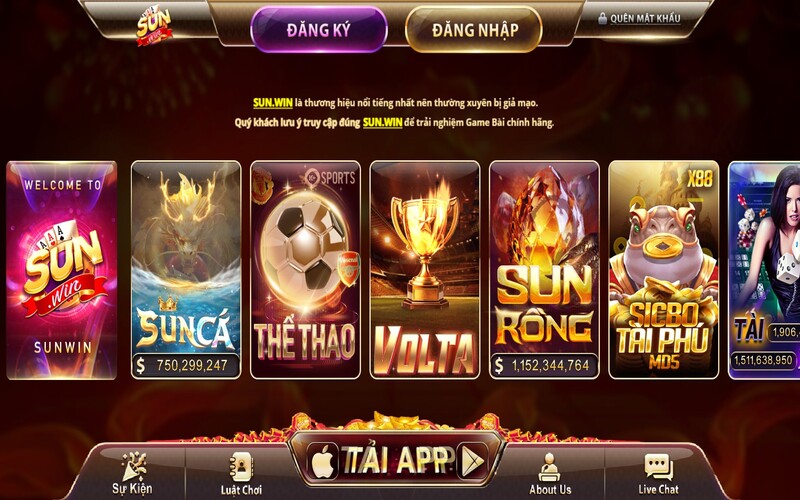
Task: Show Luật Chơi game rules
Action: pos(241,473)
